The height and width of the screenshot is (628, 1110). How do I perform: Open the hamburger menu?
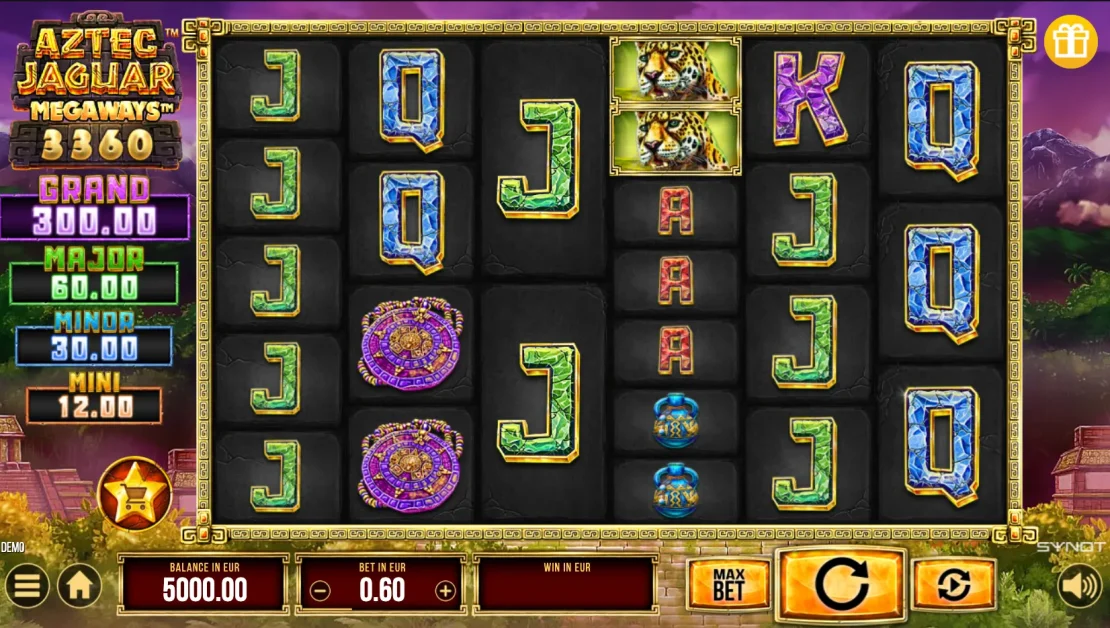click(26, 586)
